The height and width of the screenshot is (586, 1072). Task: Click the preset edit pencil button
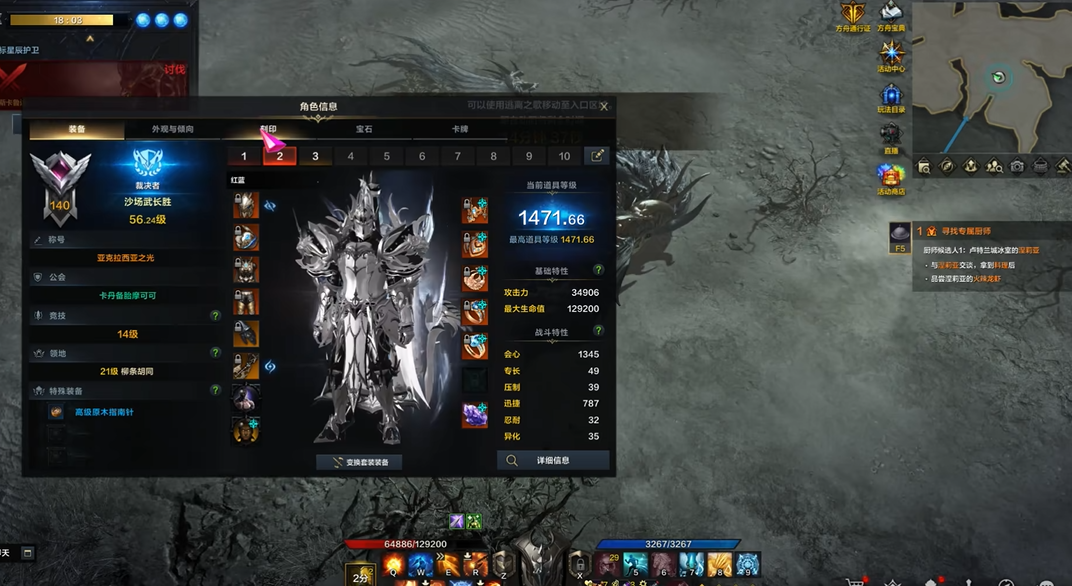[597, 156]
